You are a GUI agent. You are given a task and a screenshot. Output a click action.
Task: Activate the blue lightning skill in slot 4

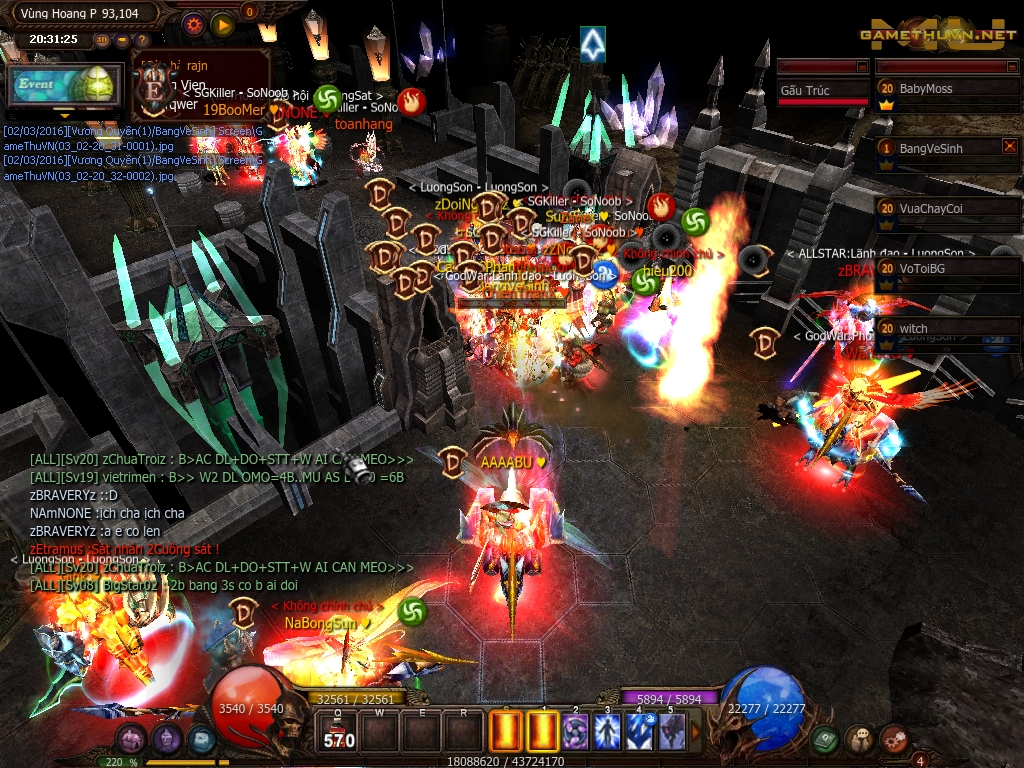[639, 732]
